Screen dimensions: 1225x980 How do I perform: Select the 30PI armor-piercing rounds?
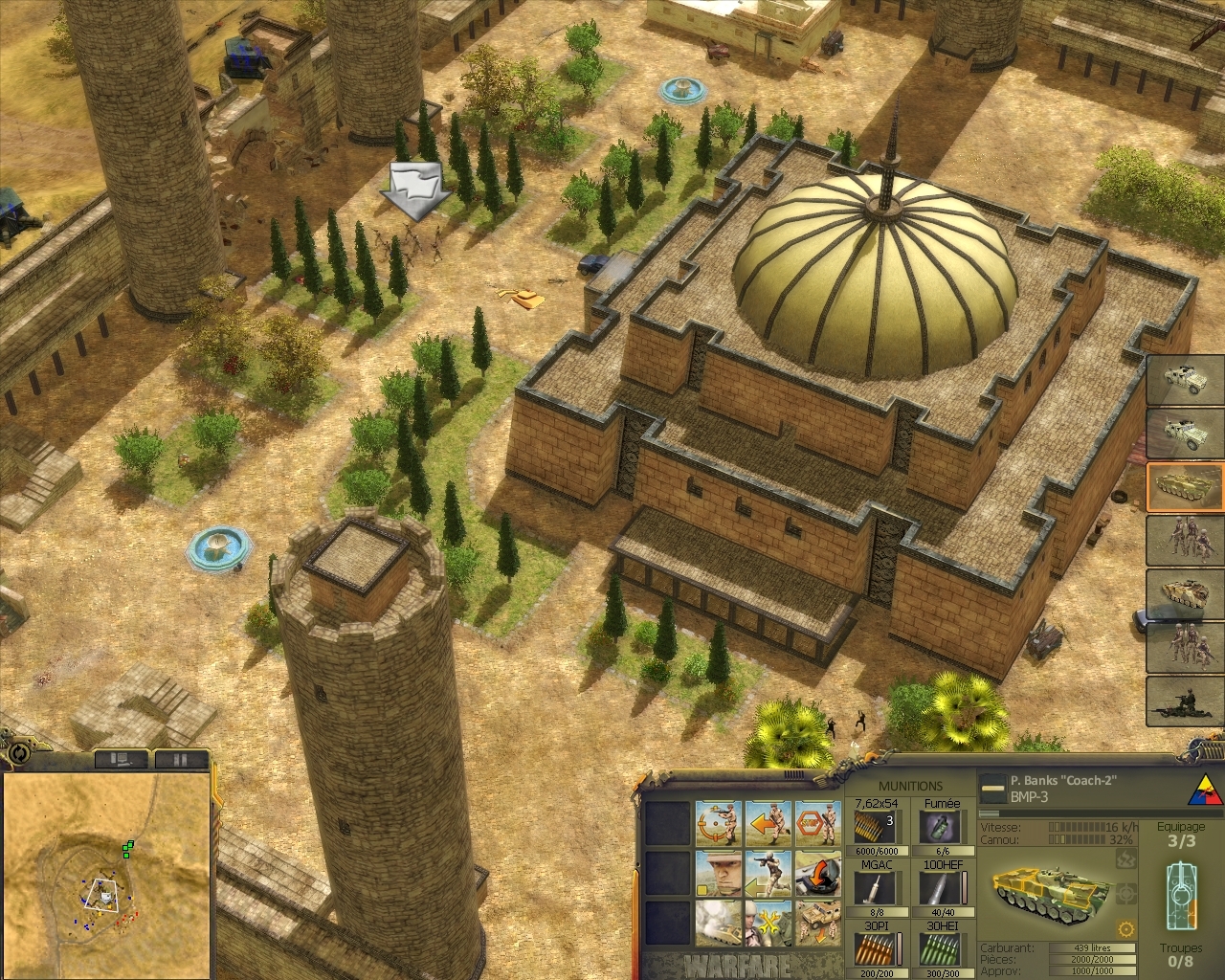(x=875, y=950)
